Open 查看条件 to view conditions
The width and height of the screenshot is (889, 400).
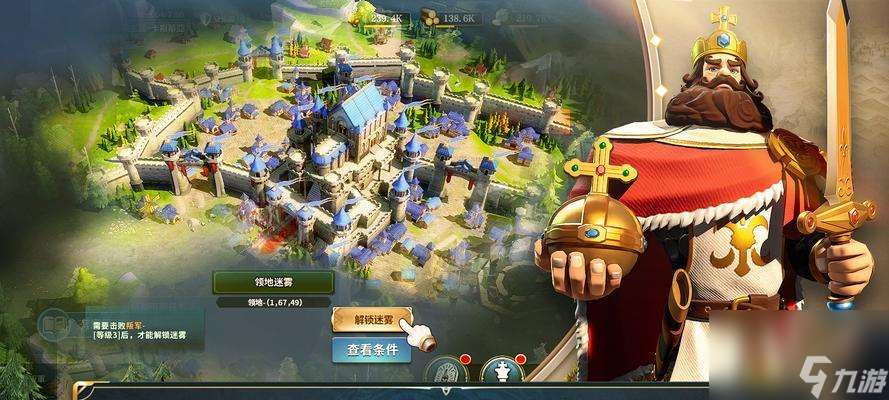pos(372,351)
